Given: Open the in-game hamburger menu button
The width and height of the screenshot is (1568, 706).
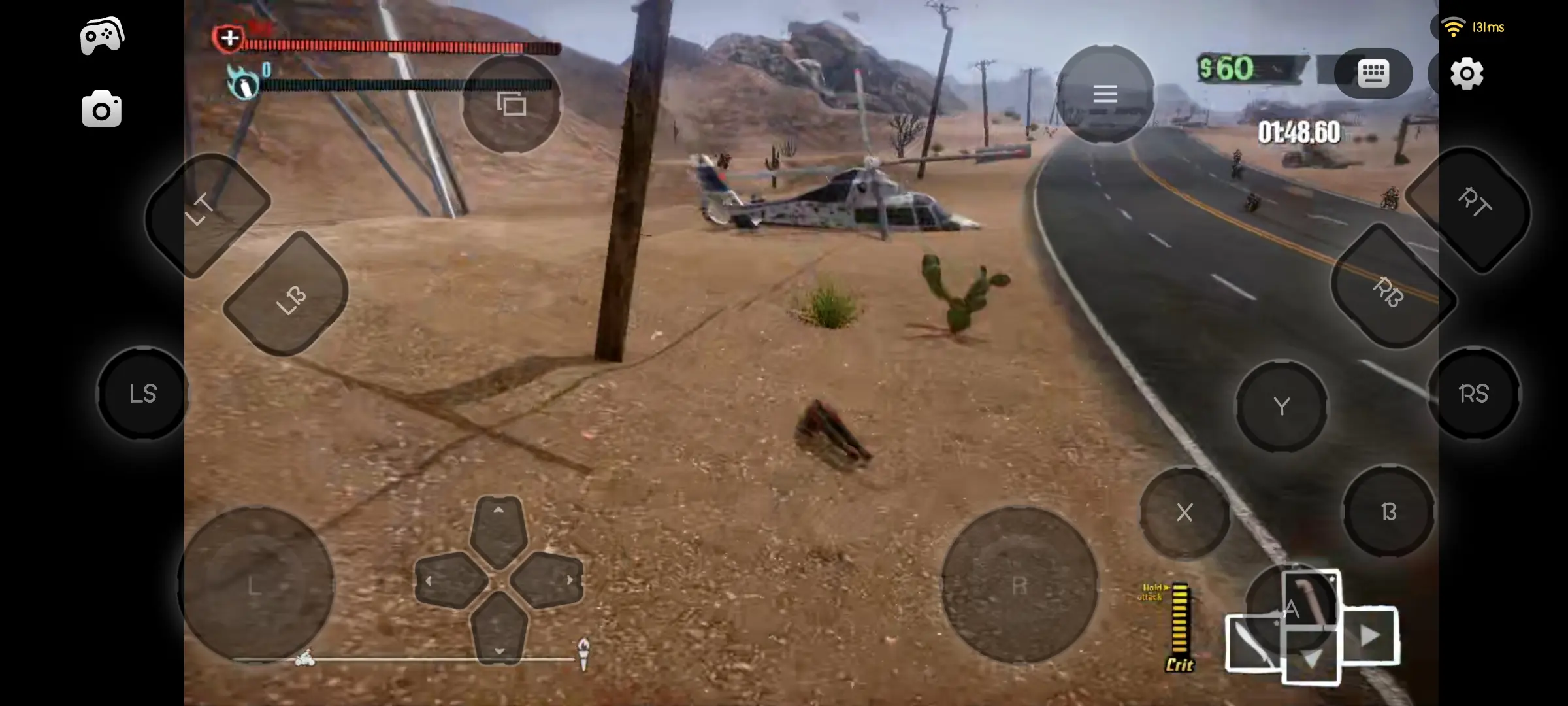Looking at the screenshot, I should click(1106, 93).
